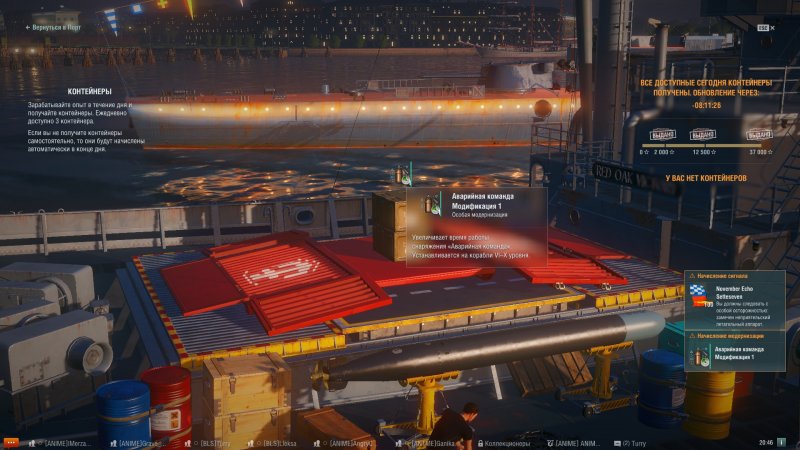
Task: Close the containers screen with the X
Action: tap(763, 28)
